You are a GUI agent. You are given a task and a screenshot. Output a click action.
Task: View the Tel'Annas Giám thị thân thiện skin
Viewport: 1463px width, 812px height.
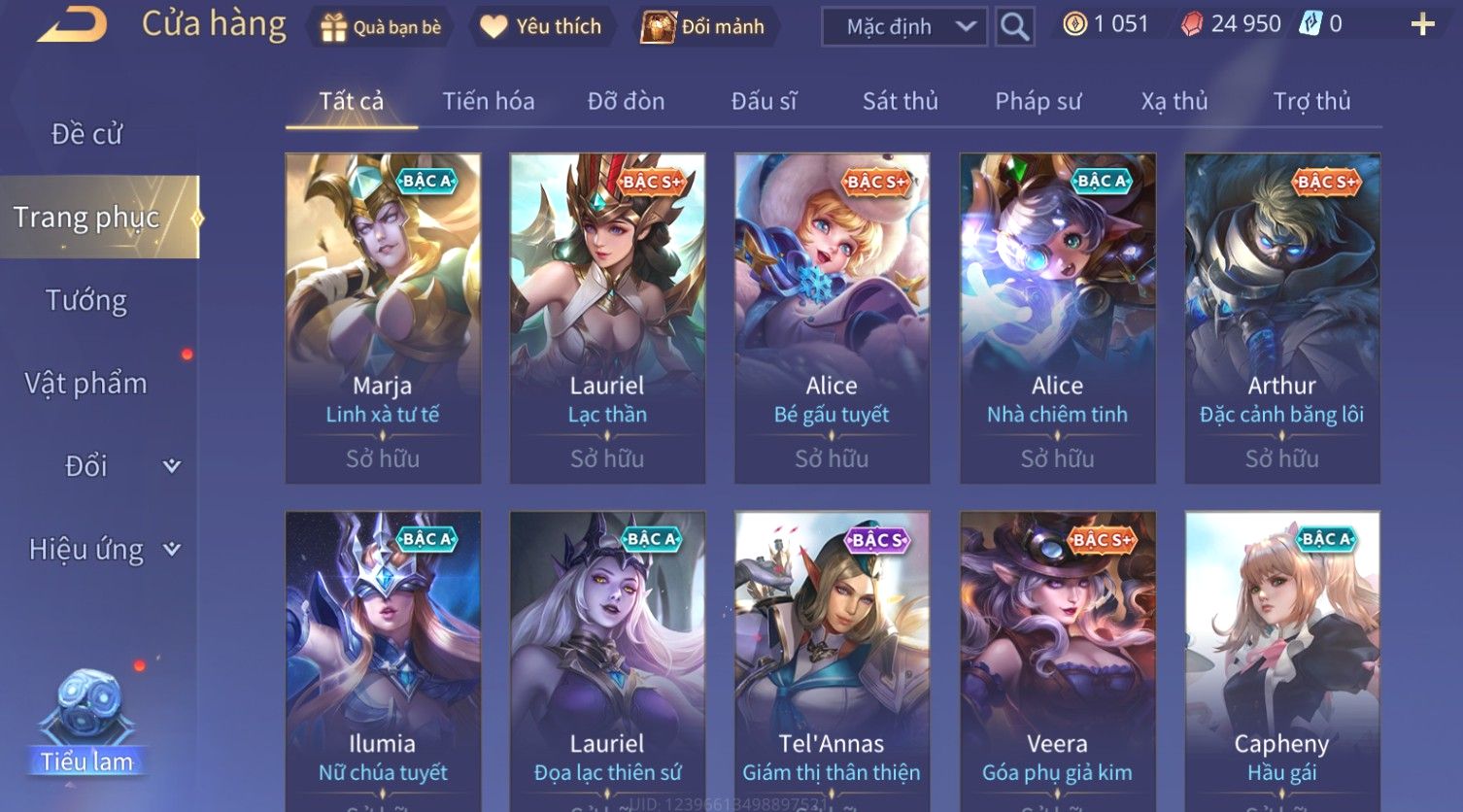pos(832,660)
